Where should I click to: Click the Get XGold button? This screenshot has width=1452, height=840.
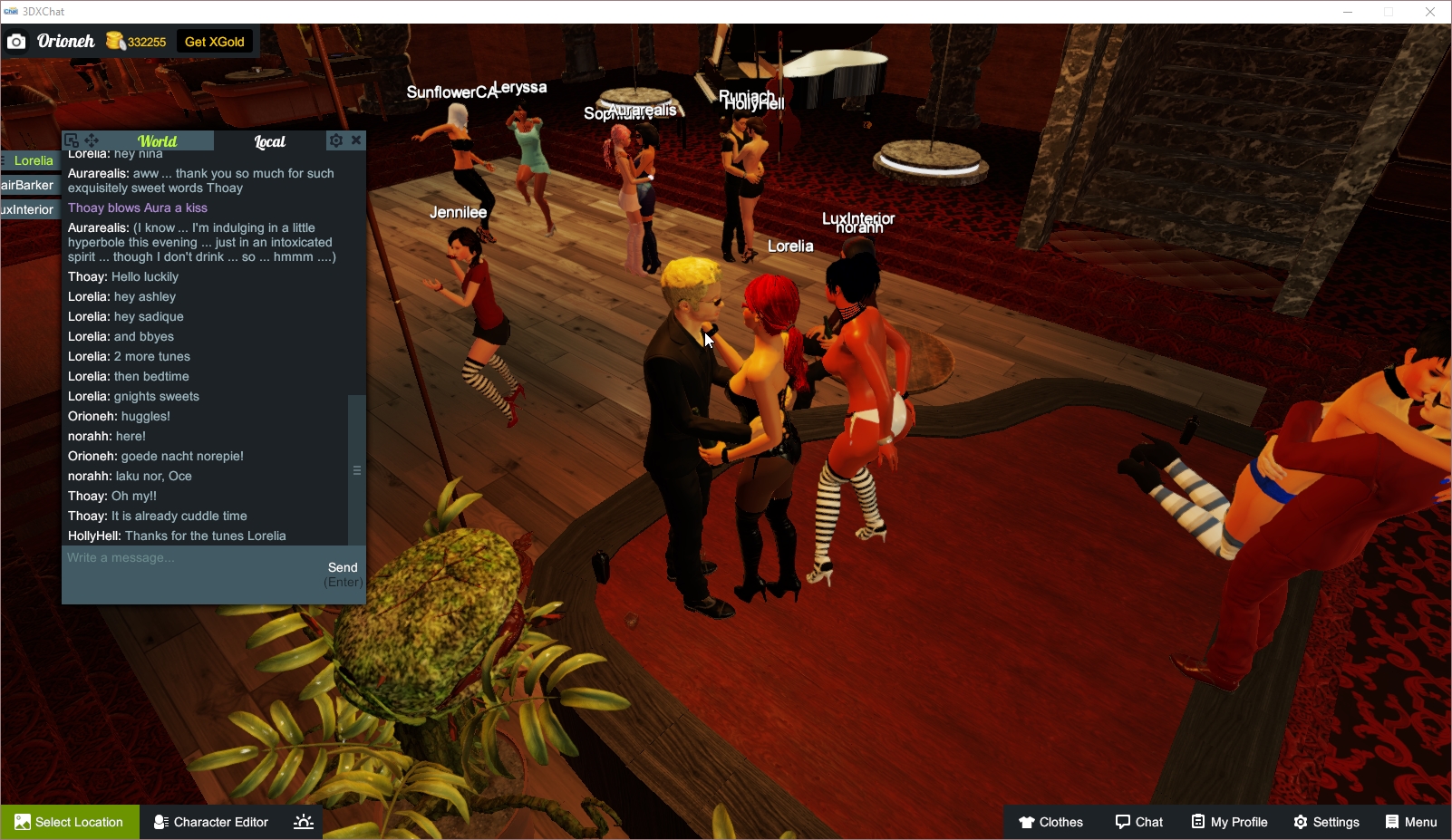[x=214, y=41]
